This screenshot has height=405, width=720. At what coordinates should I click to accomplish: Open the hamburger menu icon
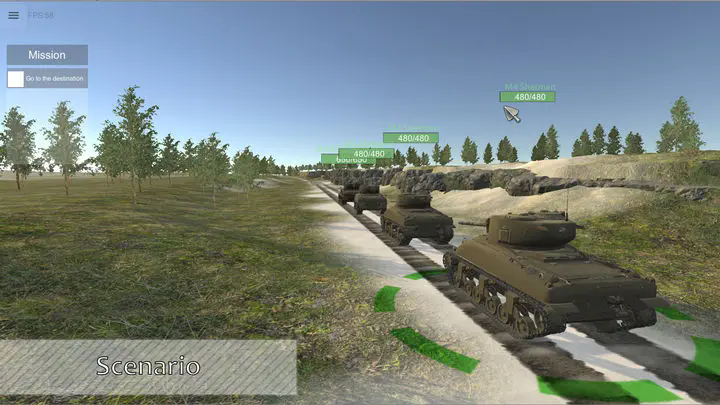pos(13,15)
